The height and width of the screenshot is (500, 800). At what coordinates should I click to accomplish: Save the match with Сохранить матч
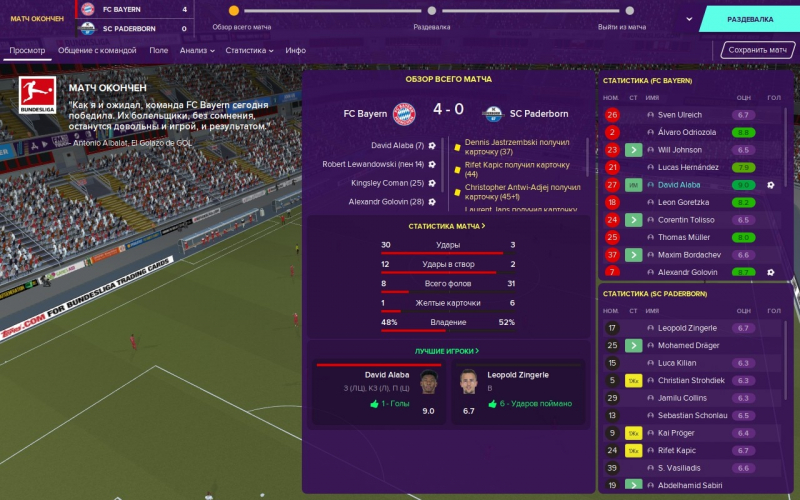[x=759, y=50]
